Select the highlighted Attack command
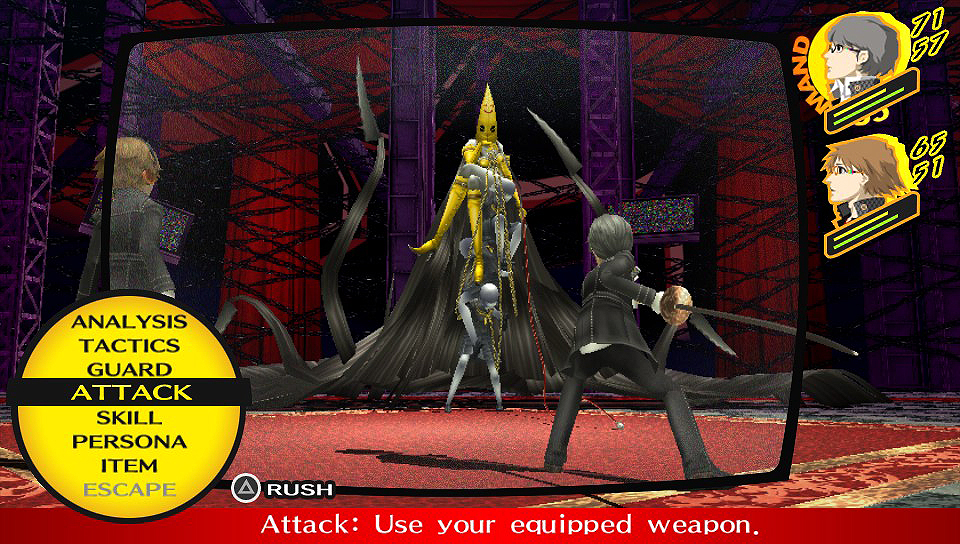The image size is (960, 544). [130, 393]
